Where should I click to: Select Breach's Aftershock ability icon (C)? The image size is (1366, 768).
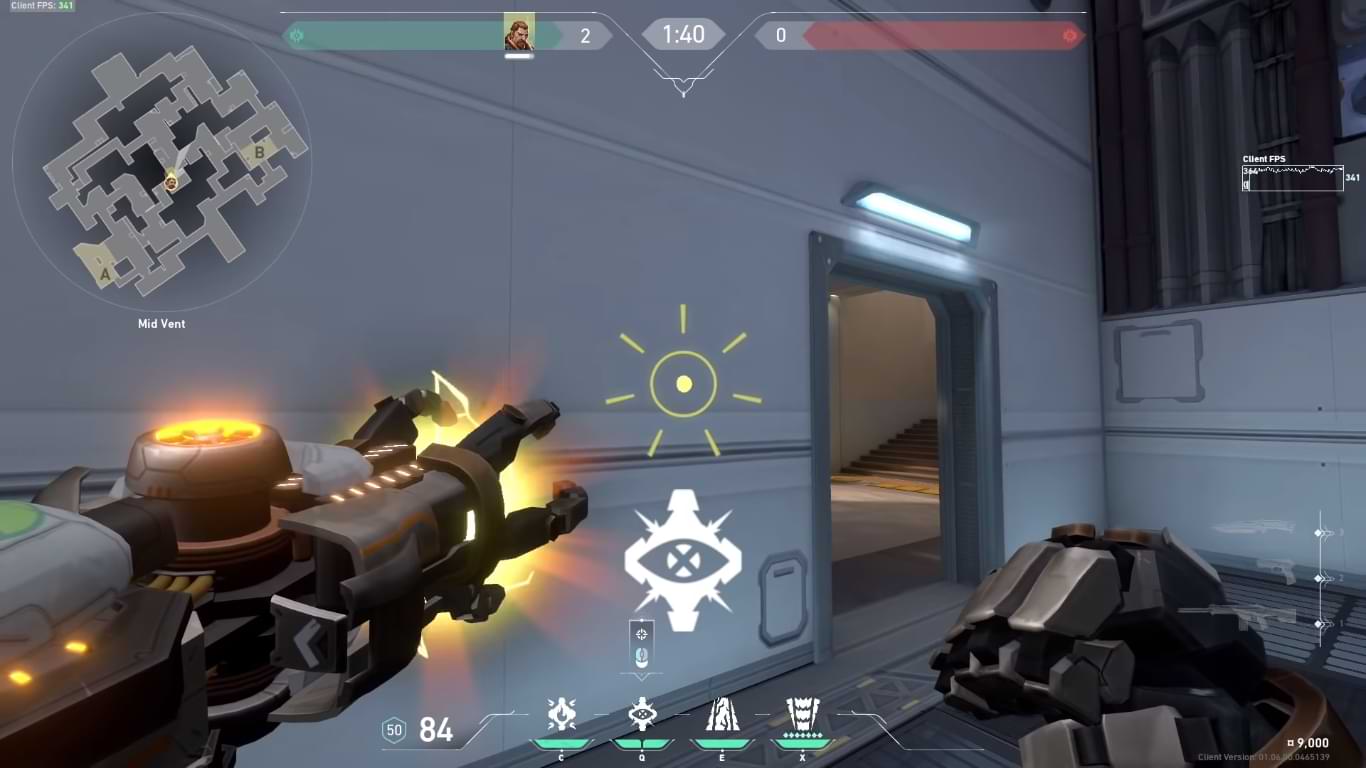561,714
